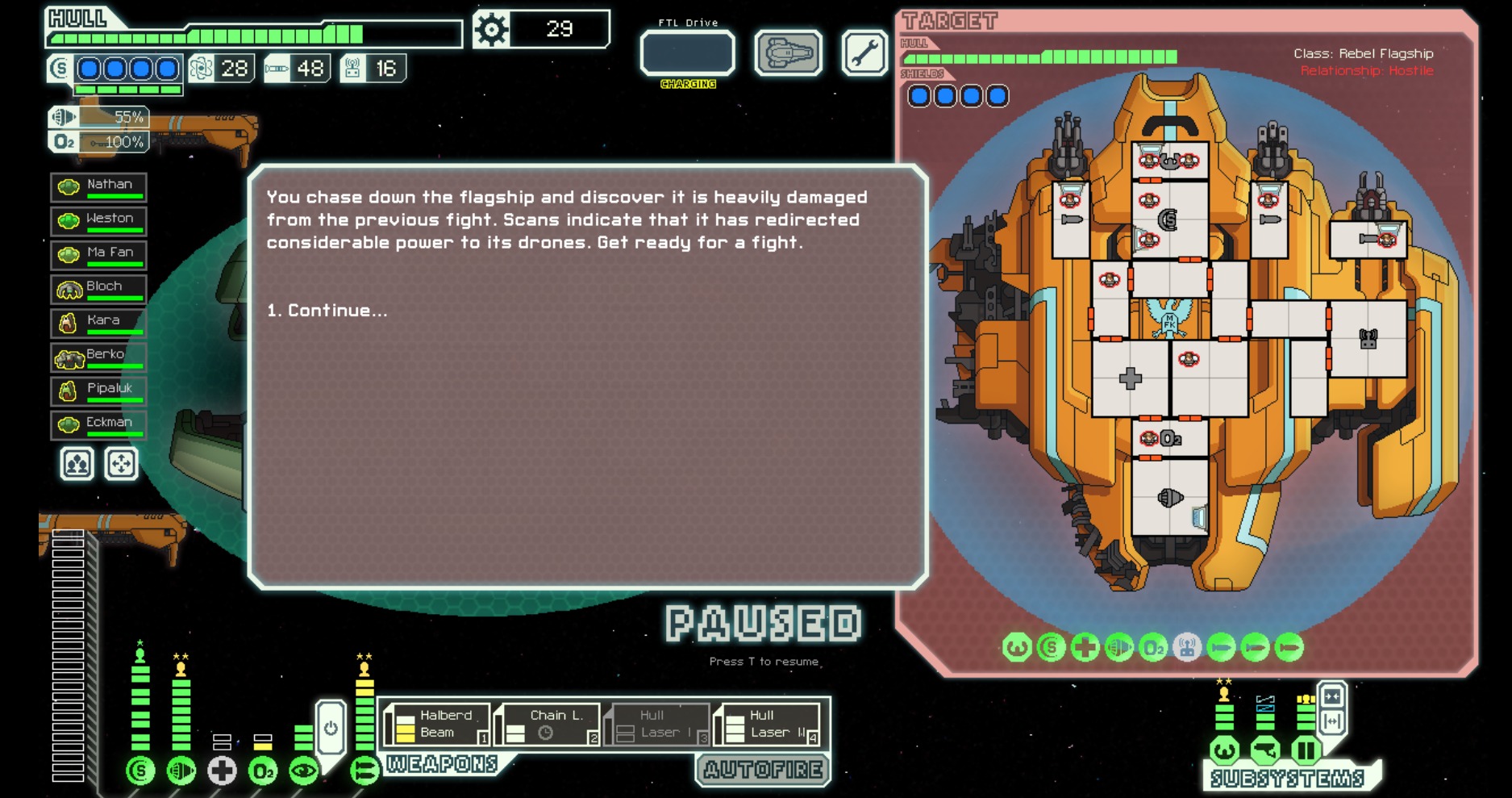Select crew member Kara
This screenshot has height=798, width=1512.
98,322
